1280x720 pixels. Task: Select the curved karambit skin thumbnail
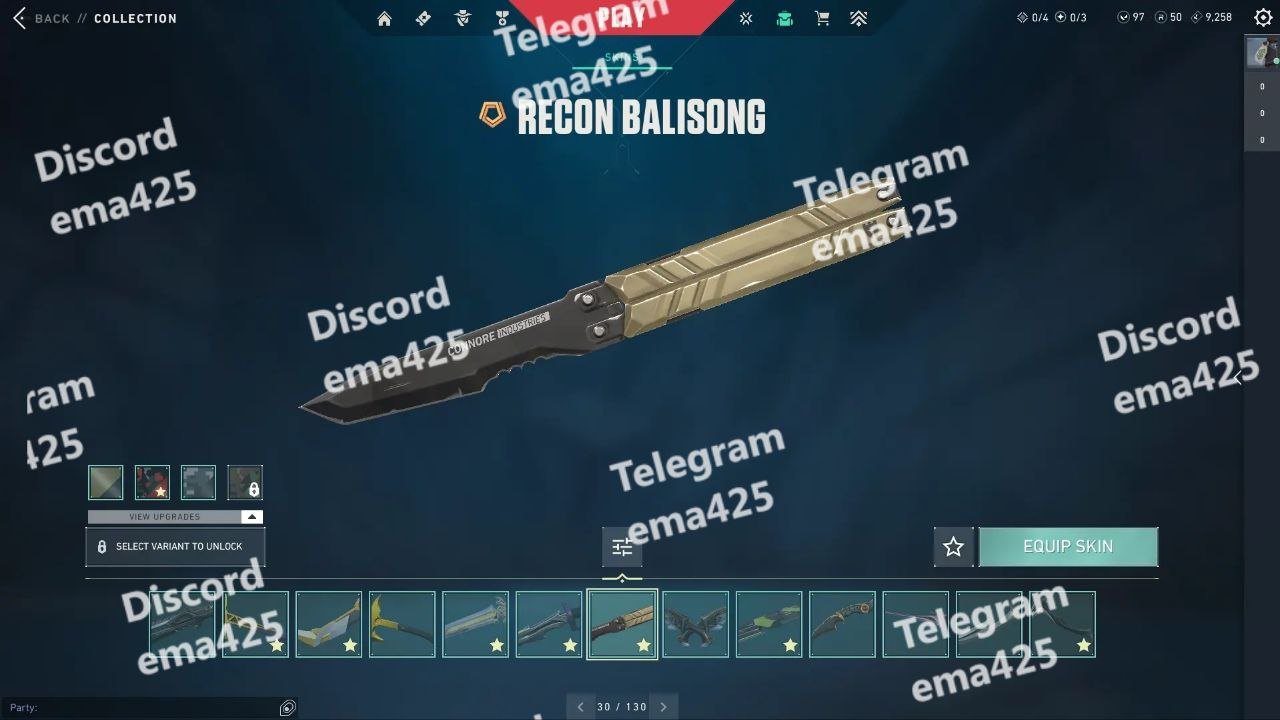pyautogui.click(x=843, y=625)
